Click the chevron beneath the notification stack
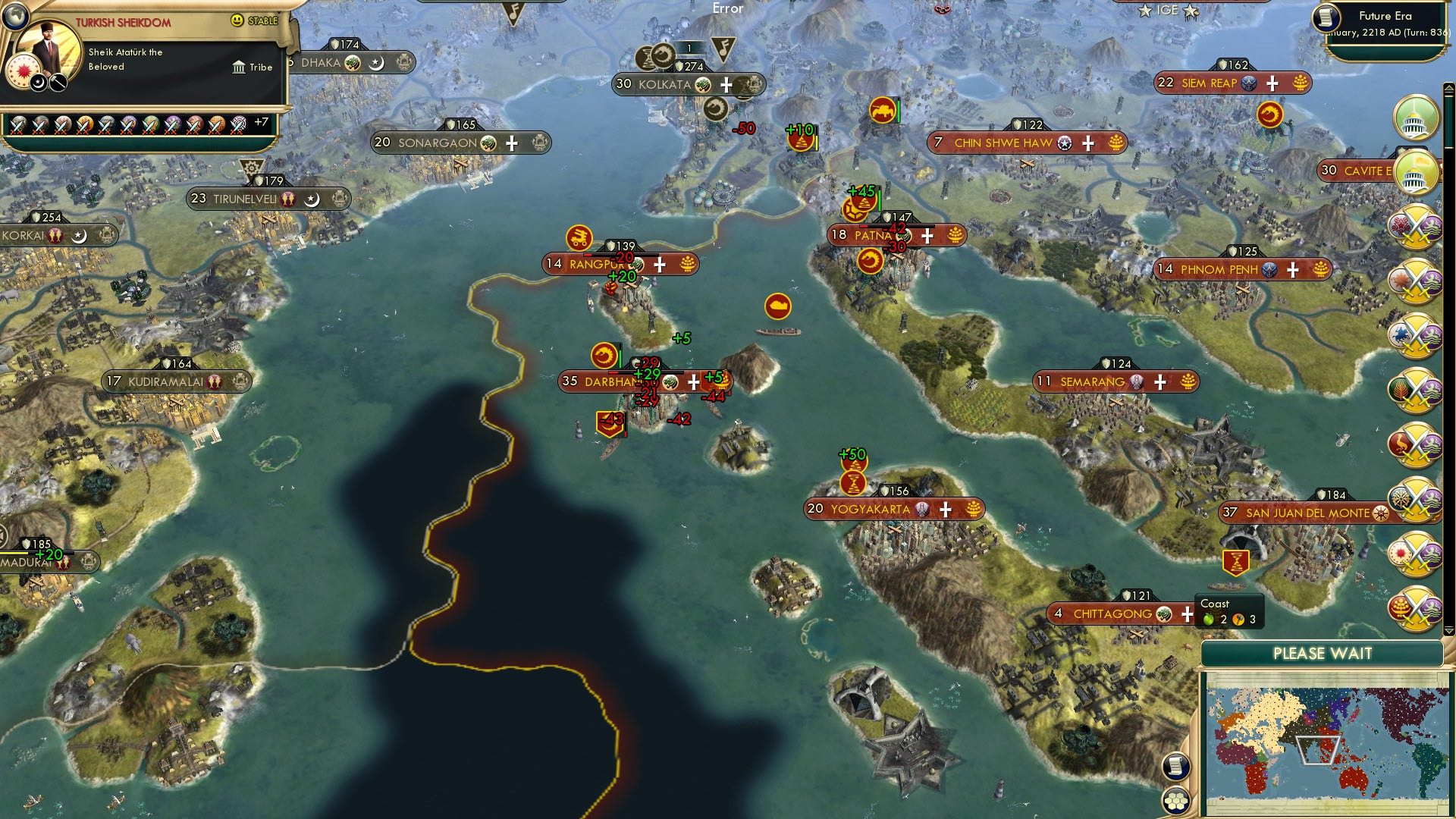 [x=1449, y=631]
